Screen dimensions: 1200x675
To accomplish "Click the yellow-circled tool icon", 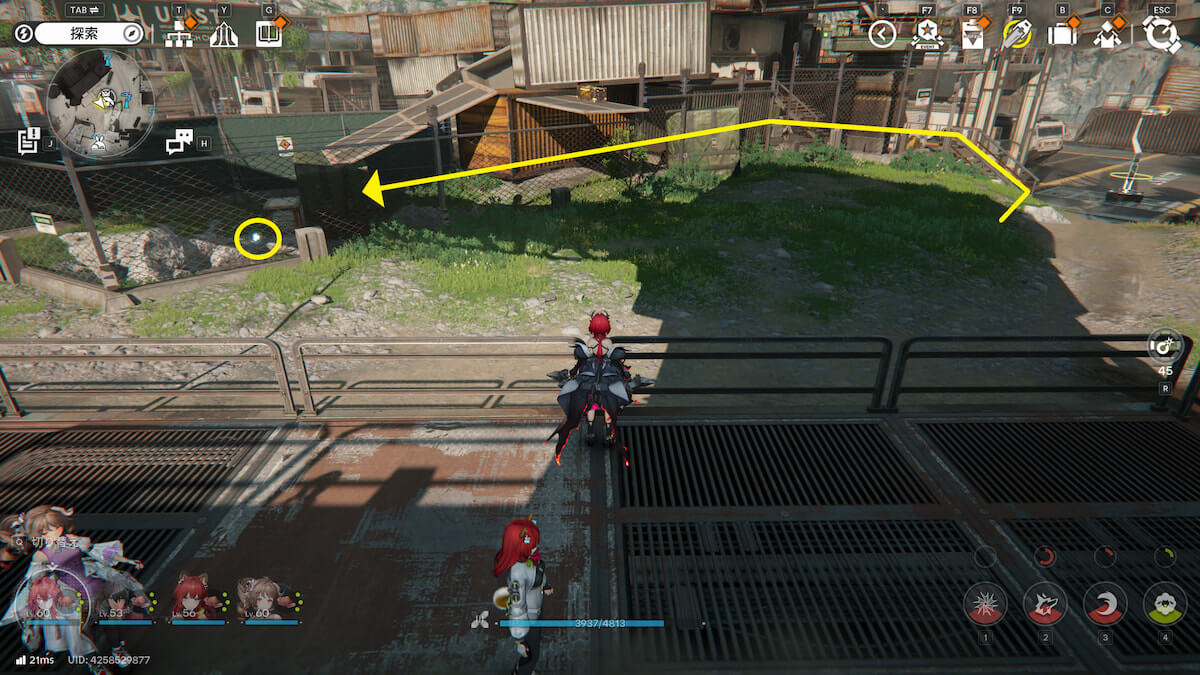I will pyautogui.click(x=1017, y=35).
